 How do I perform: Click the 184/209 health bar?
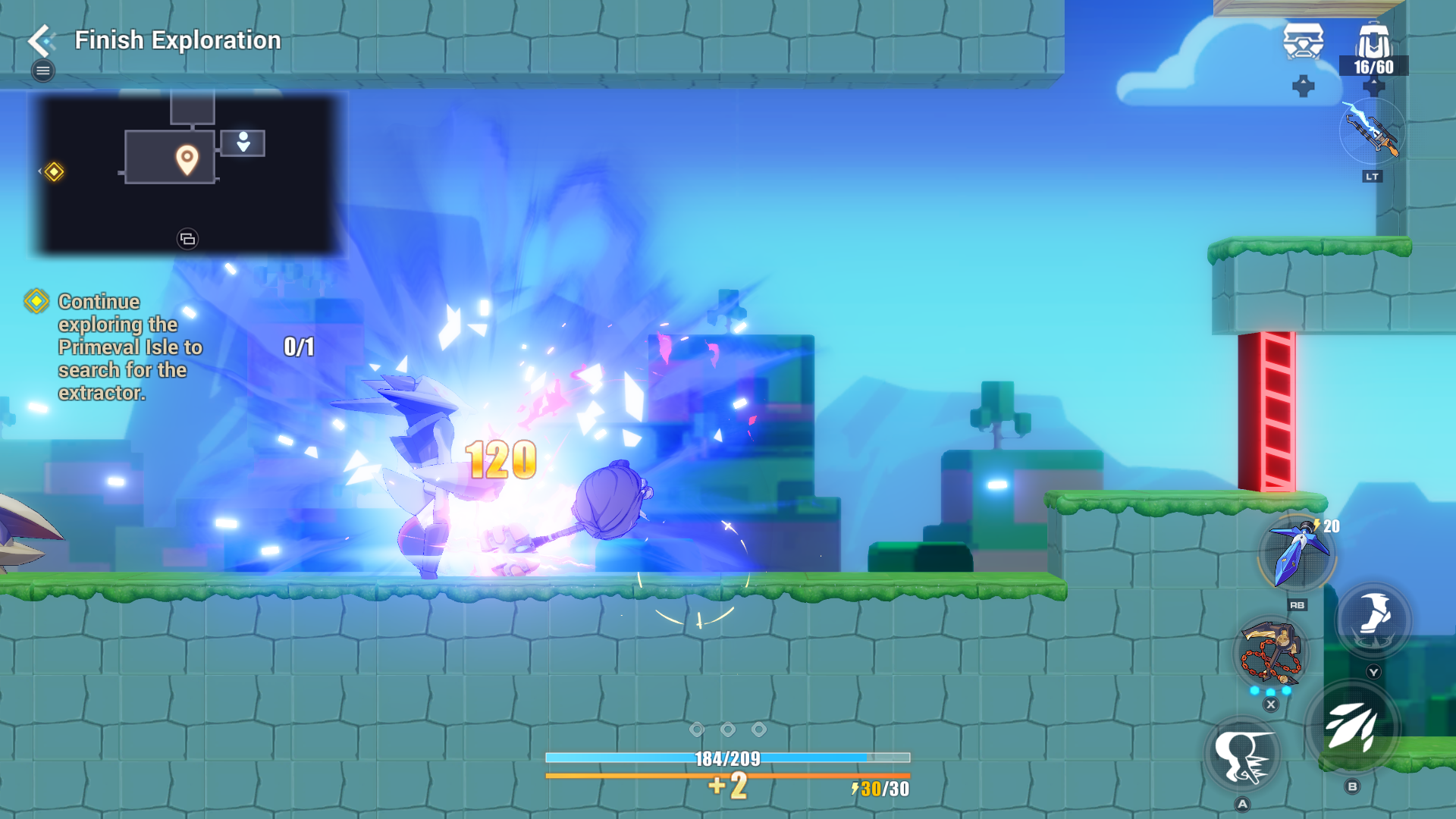coord(728,756)
